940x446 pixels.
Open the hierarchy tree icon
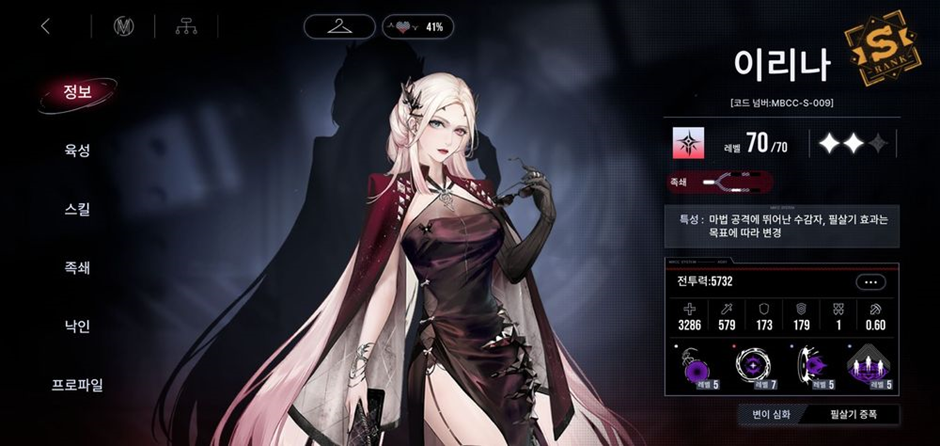coord(185,27)
